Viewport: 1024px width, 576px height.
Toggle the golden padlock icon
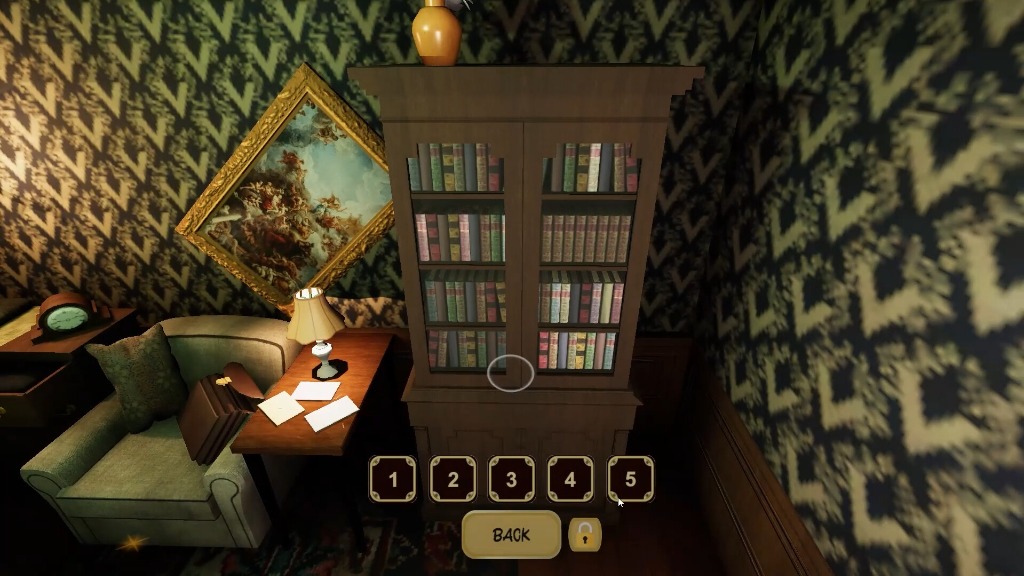(585, 535)
